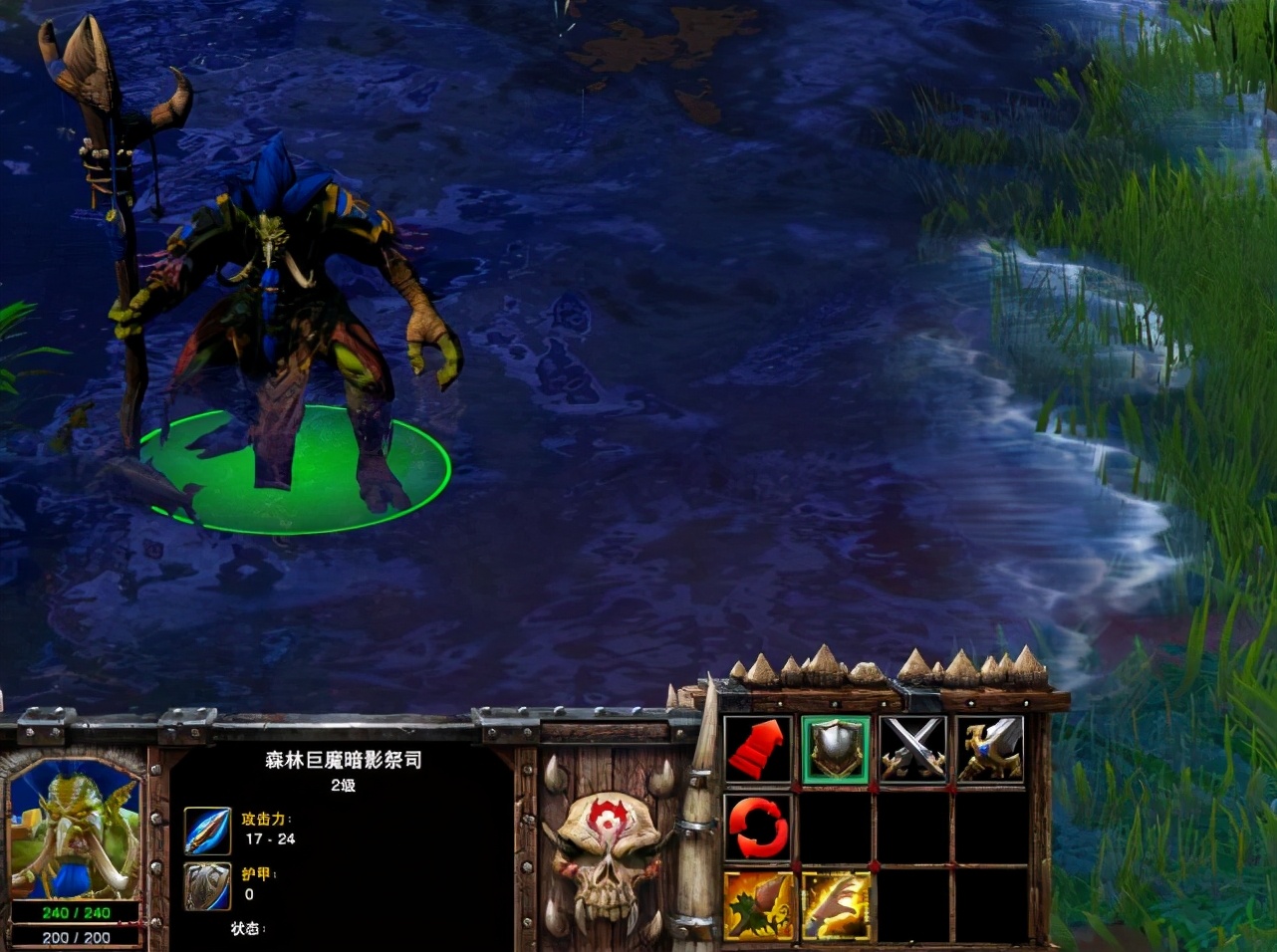Image resolution: width=1277 pixels, height=952 pixels.
Task: Choose the sword and gold crest command
Action: click(991, 749)
